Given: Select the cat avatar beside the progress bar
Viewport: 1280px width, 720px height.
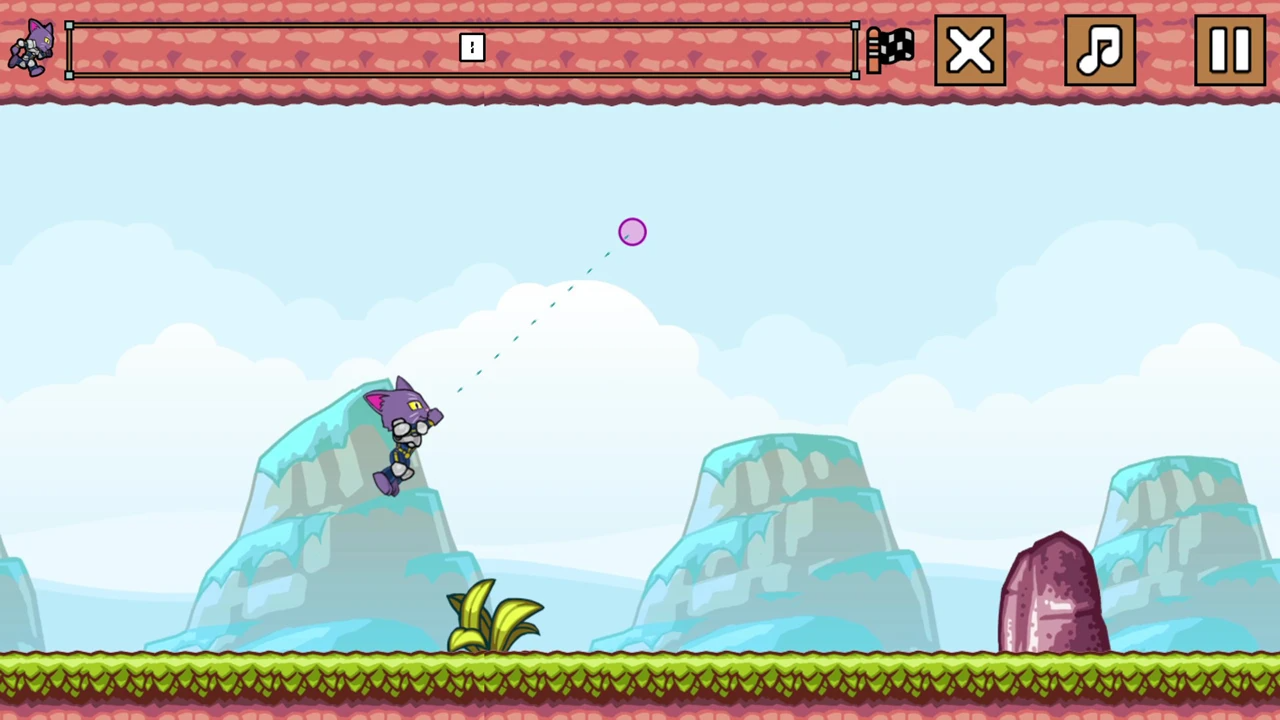Looking at the screenshot, I should pyautogui.click(x=30, y=48).
